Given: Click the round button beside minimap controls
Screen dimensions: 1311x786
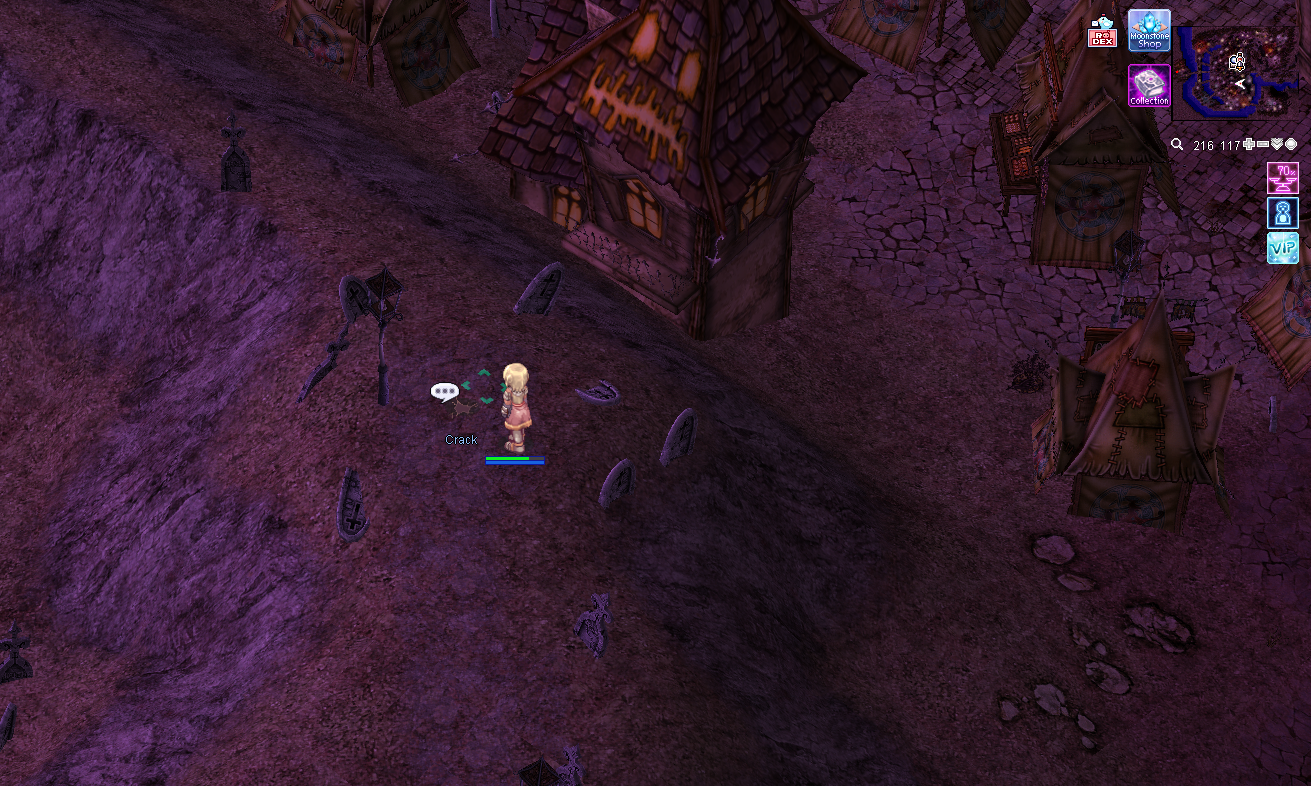Looking at the screenshot, I should coord(1291,145).
